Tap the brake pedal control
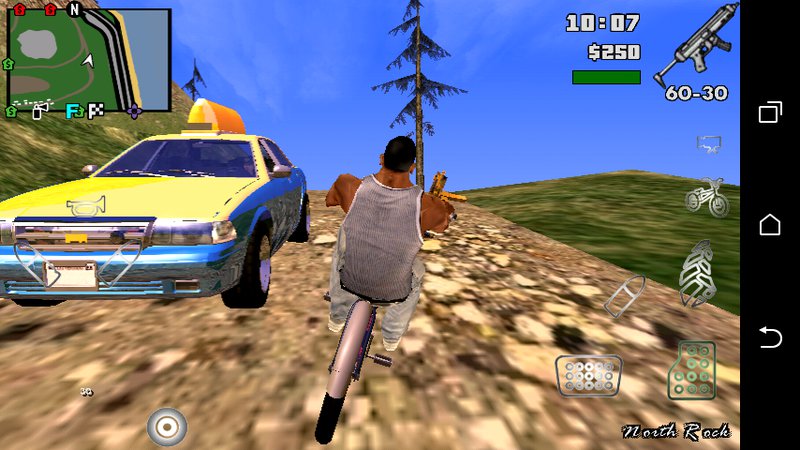Screen dimensions: 800x450 588,377
